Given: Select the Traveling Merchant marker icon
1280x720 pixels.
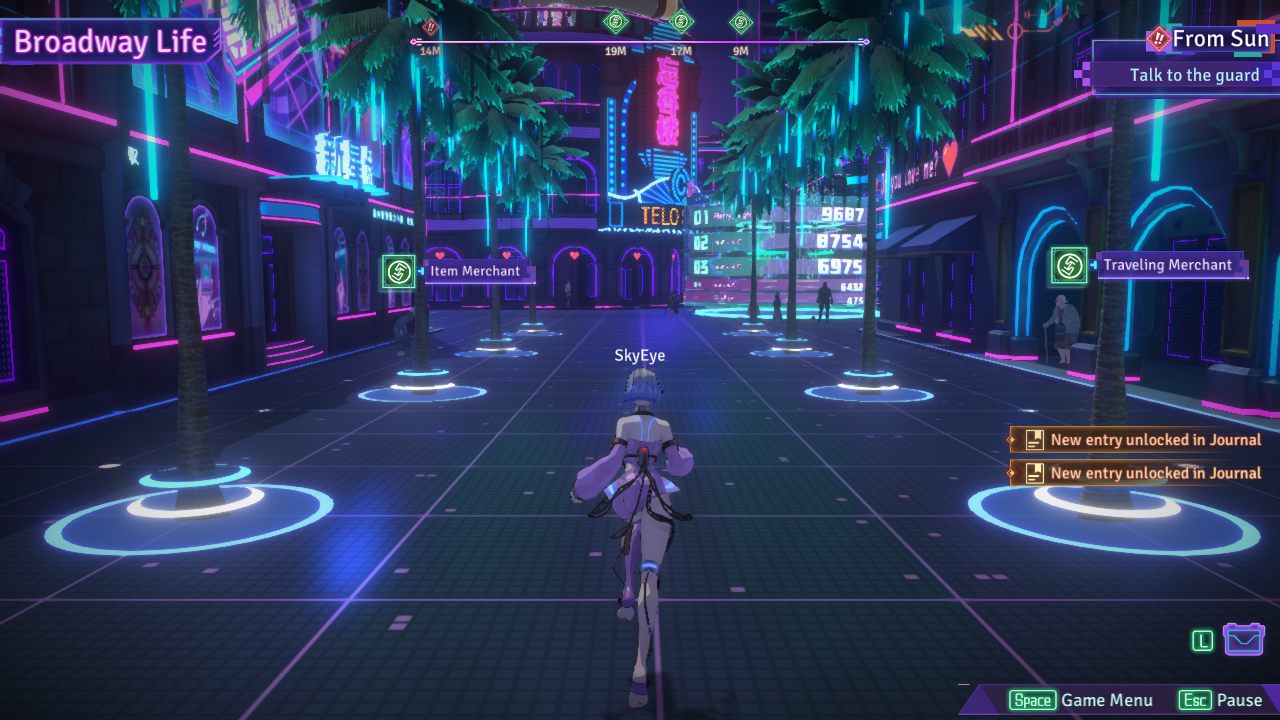Looking at the screenshot, I should pyautogui.click(x=1069, y=265).
